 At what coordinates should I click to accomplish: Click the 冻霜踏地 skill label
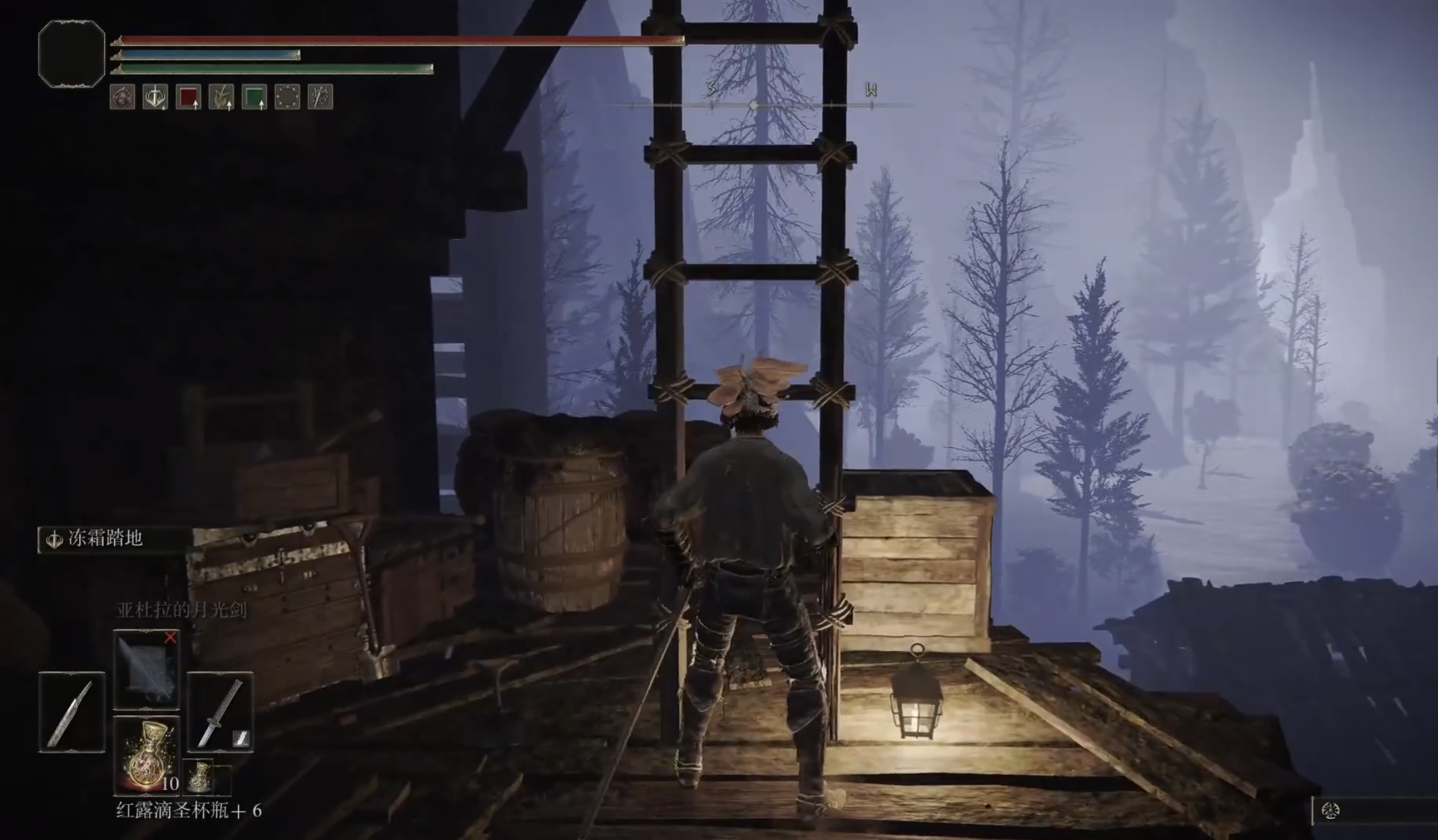click(105, 539)
